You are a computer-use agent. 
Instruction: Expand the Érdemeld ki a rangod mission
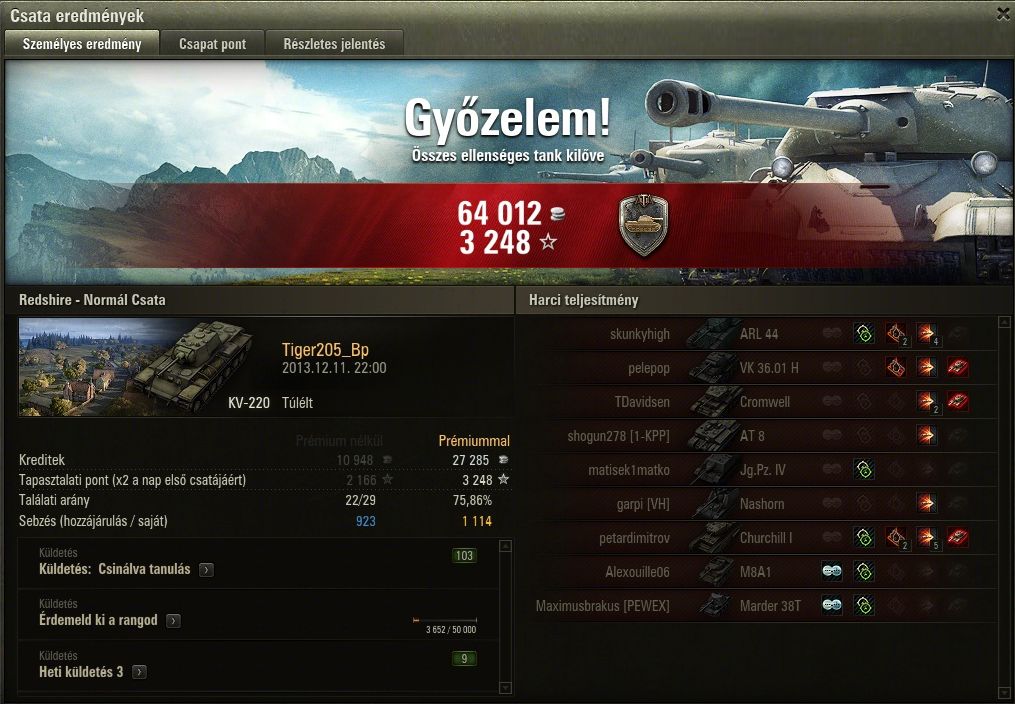tap(173, 621)
